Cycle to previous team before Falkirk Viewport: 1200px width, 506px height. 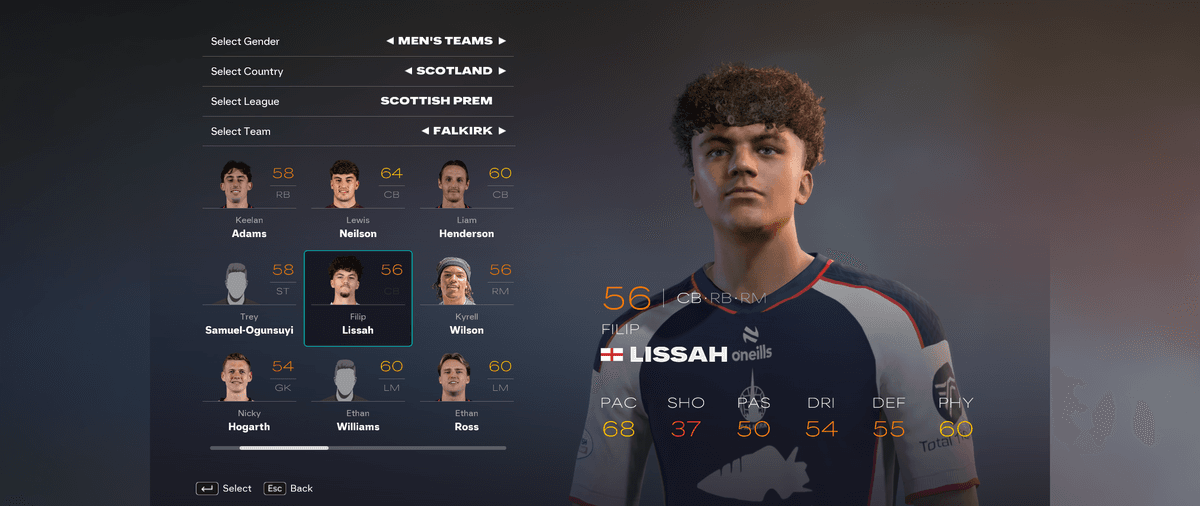424,131
